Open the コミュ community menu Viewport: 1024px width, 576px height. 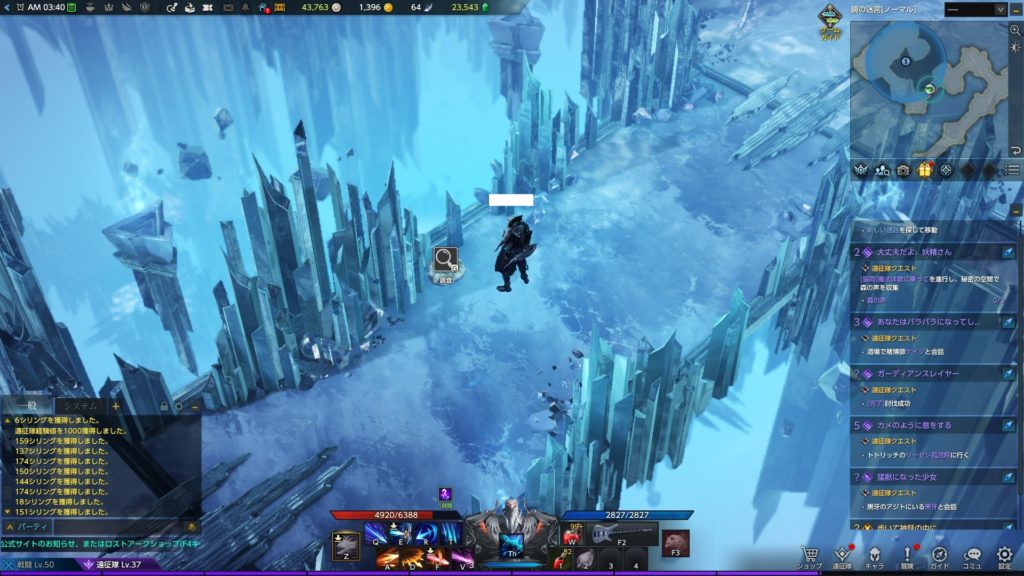pos(972,555)
